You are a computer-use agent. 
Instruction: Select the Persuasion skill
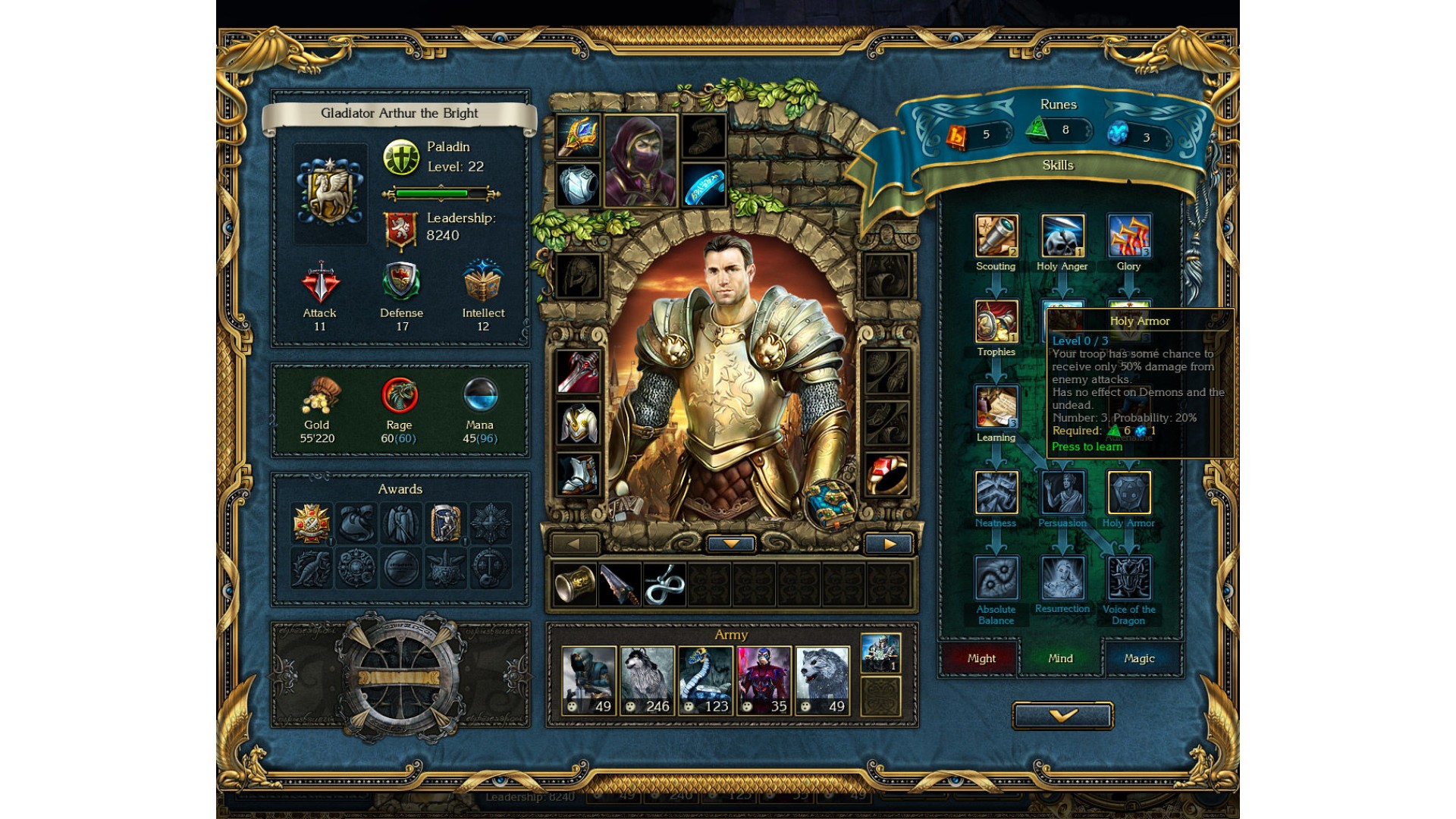pyautogui.click(x=1062, y=493)
